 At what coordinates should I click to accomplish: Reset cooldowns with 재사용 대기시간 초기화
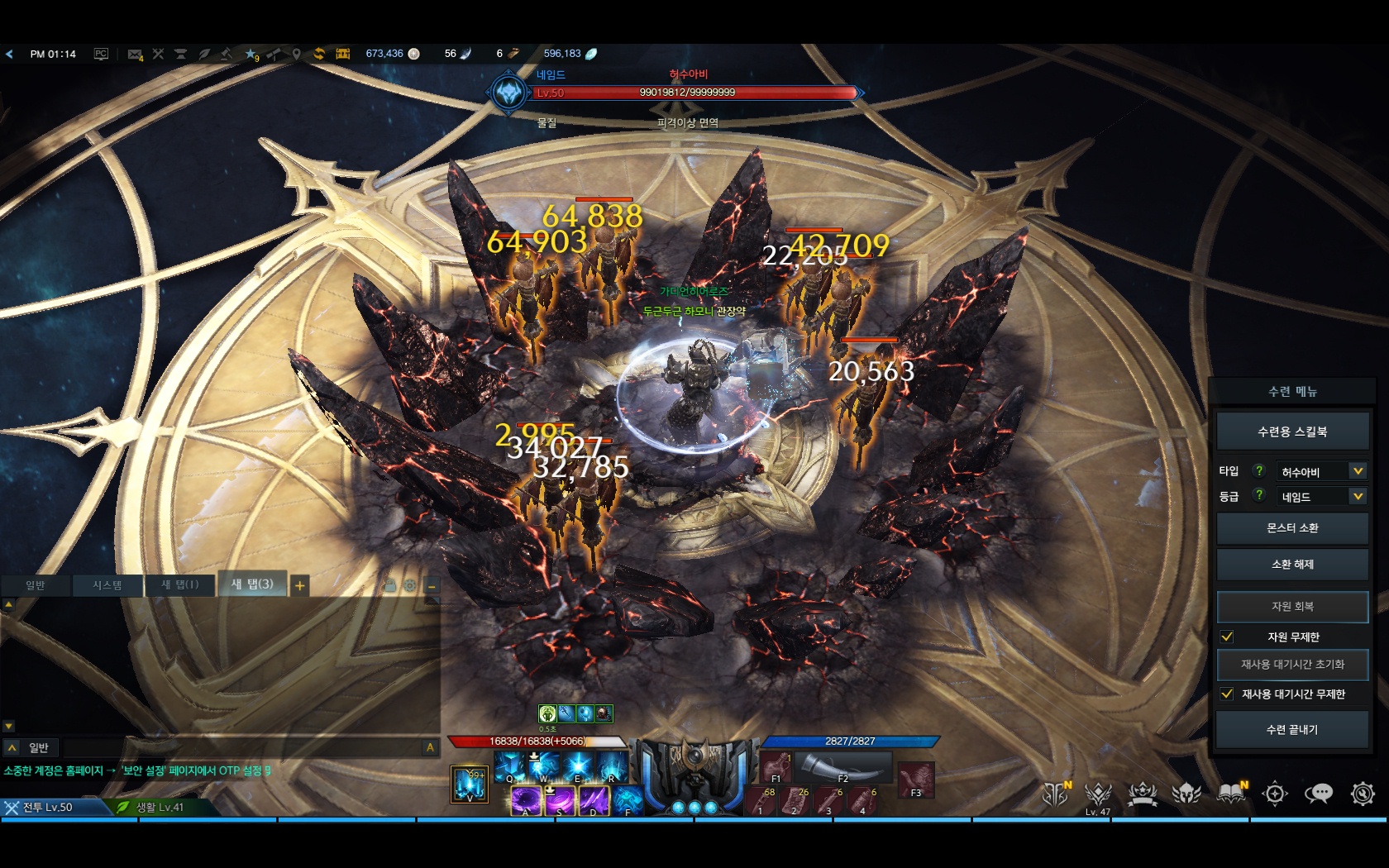[1291, 665]
